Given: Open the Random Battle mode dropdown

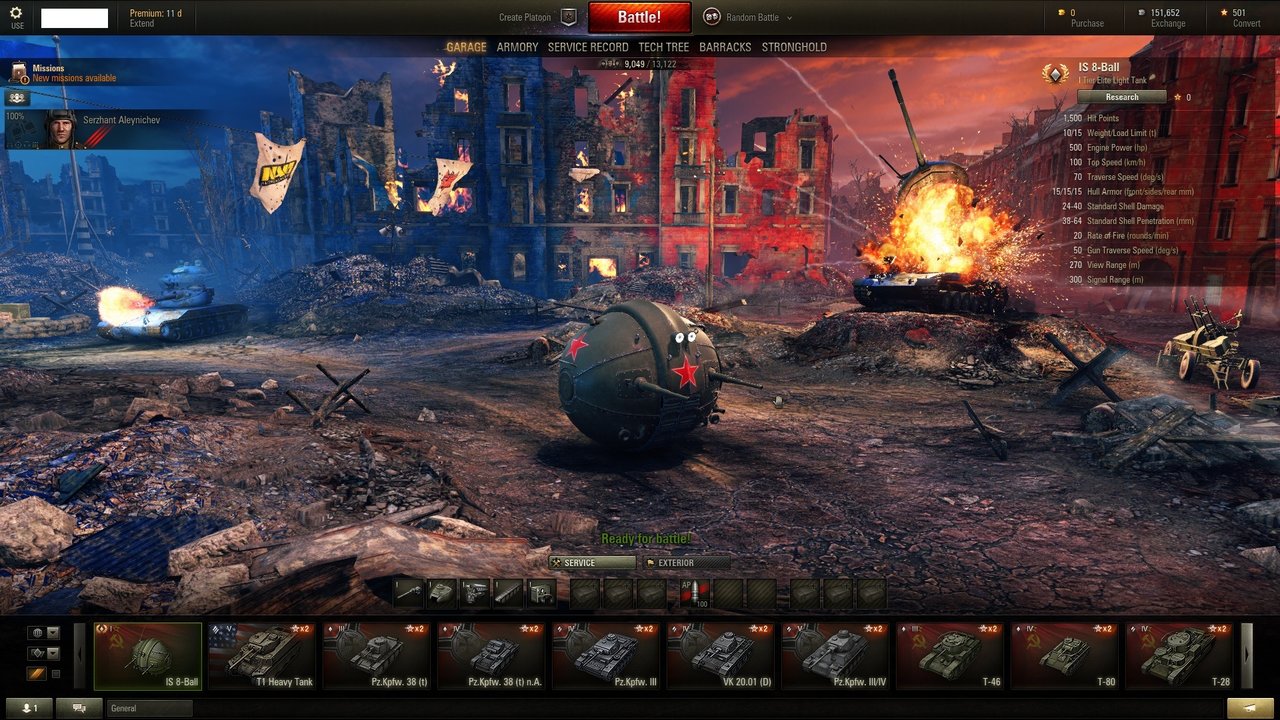Looking at the screenshot, I should coord(750,17).
